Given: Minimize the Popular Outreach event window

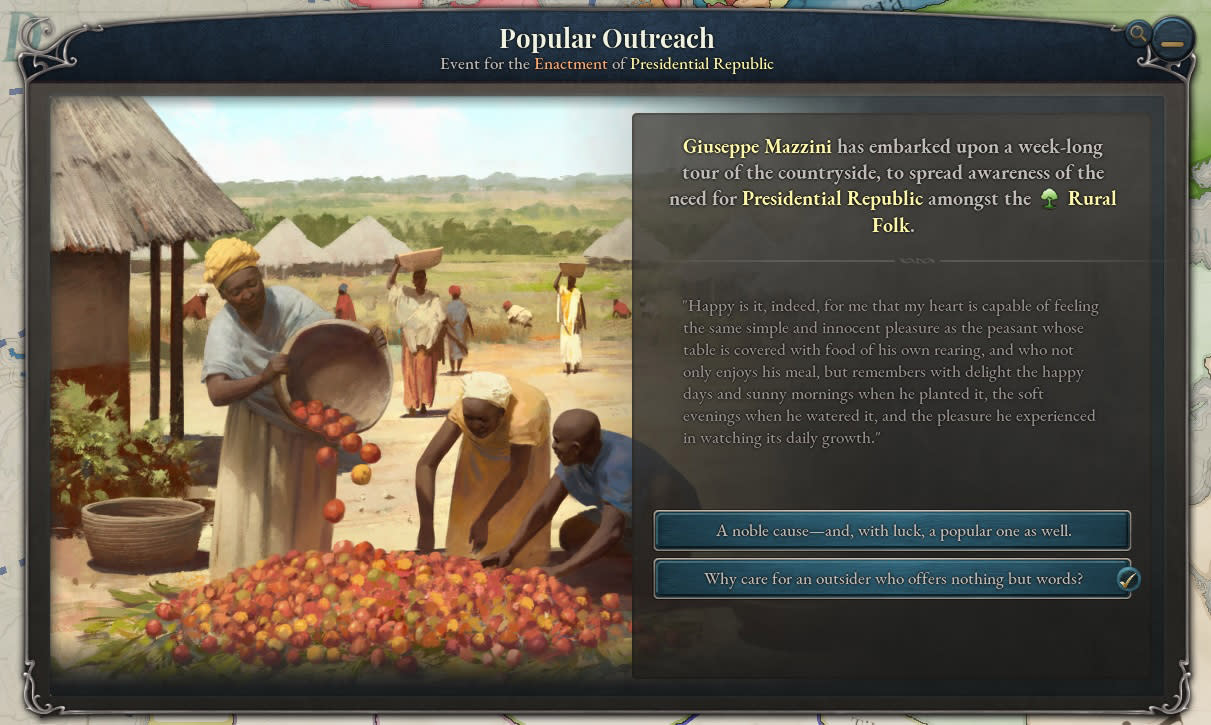Looking at the screenshot, I should 1172,43.
